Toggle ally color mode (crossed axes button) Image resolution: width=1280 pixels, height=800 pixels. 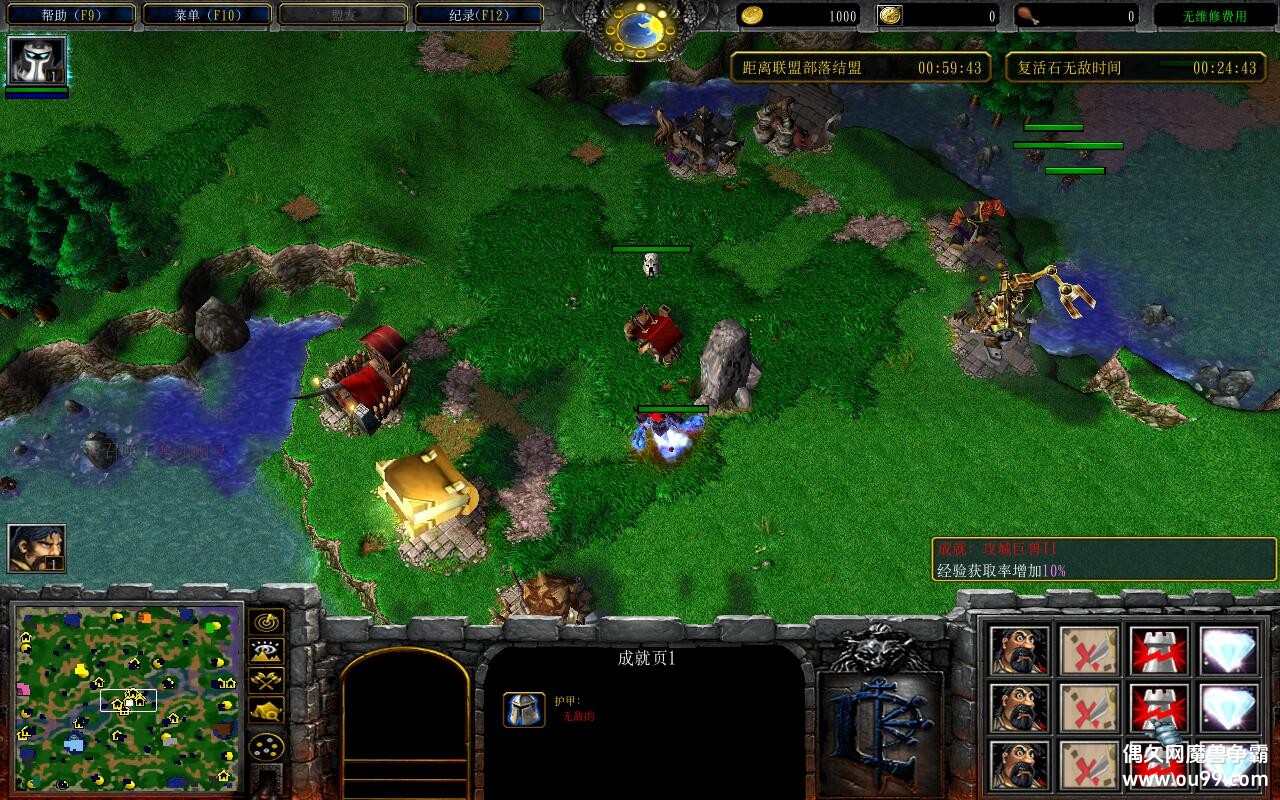click(x=267, y=681)
